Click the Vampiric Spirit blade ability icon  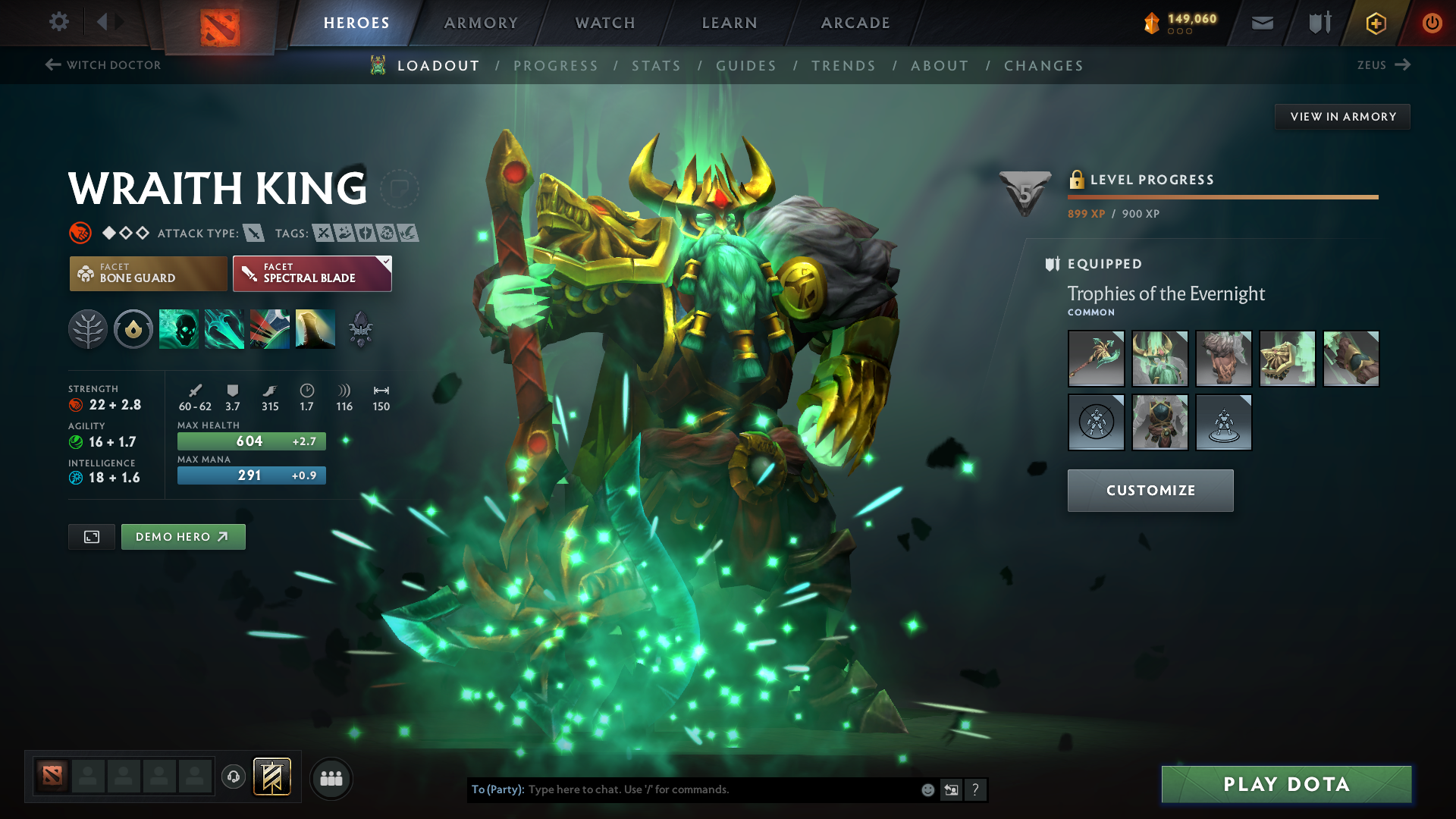coord(224,328)
